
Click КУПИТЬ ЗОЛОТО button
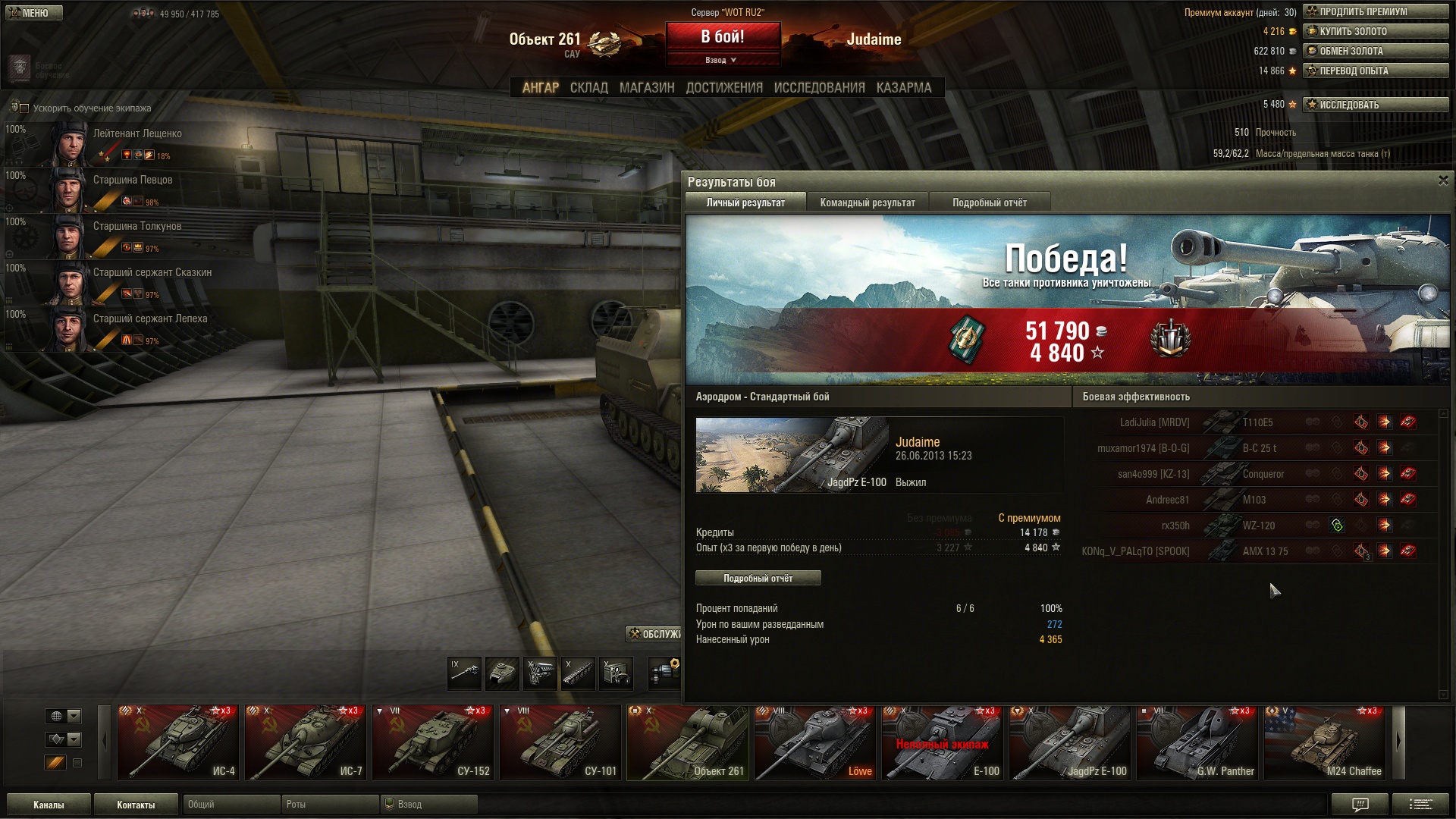1375,31
